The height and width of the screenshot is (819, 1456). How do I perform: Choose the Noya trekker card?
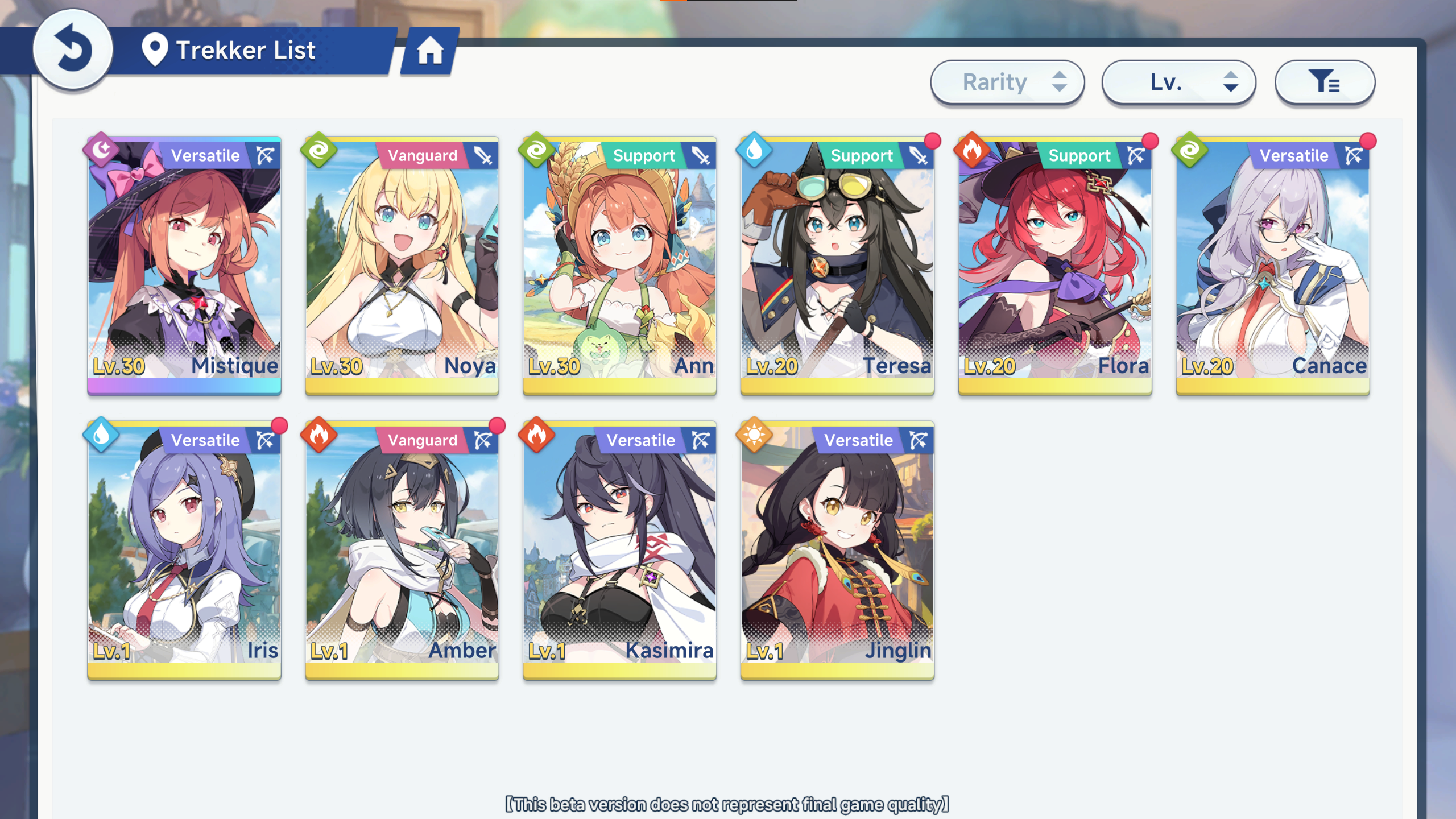click(402, 265)
